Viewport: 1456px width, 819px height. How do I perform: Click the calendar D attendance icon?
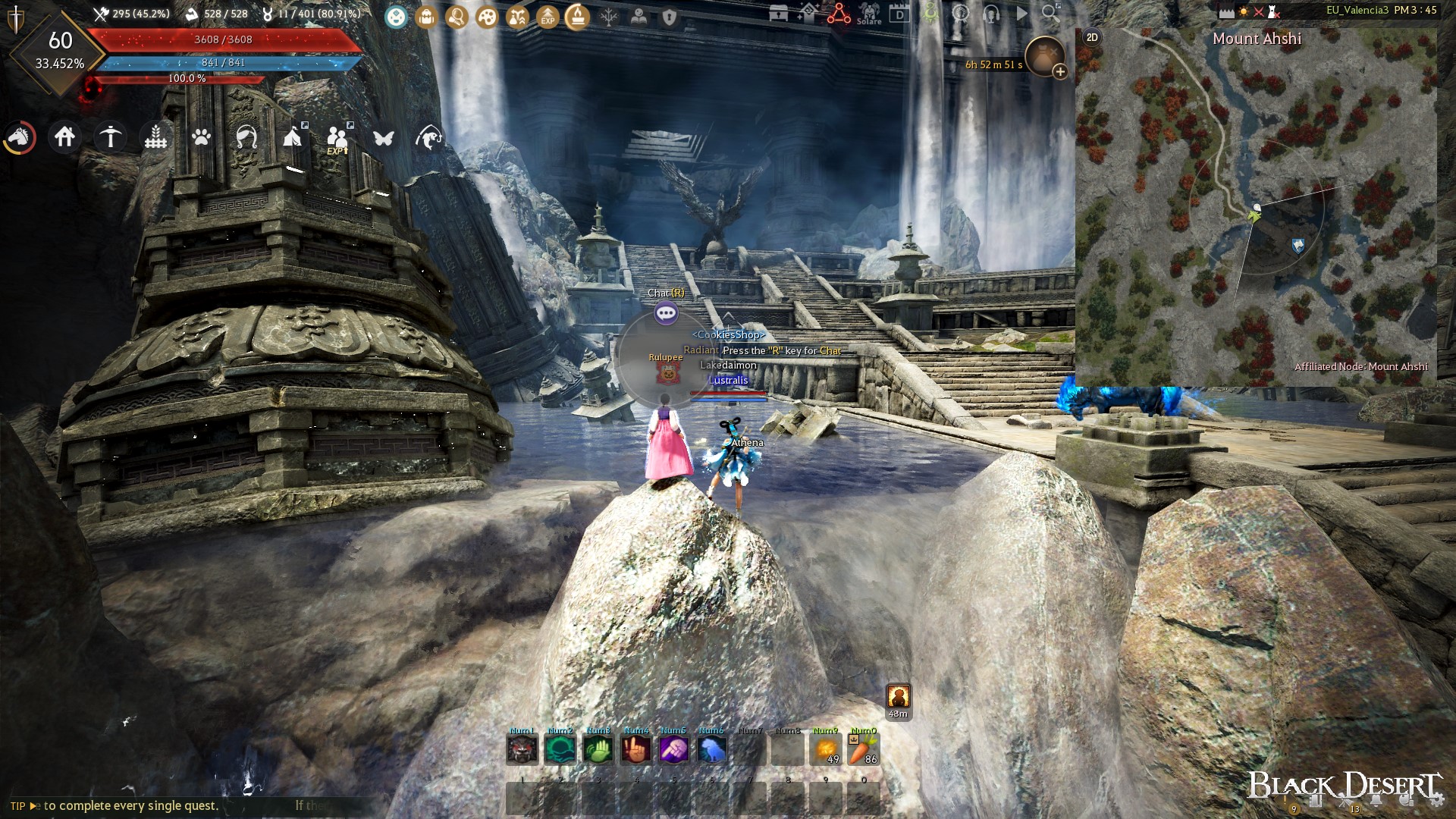coord(899,14)
